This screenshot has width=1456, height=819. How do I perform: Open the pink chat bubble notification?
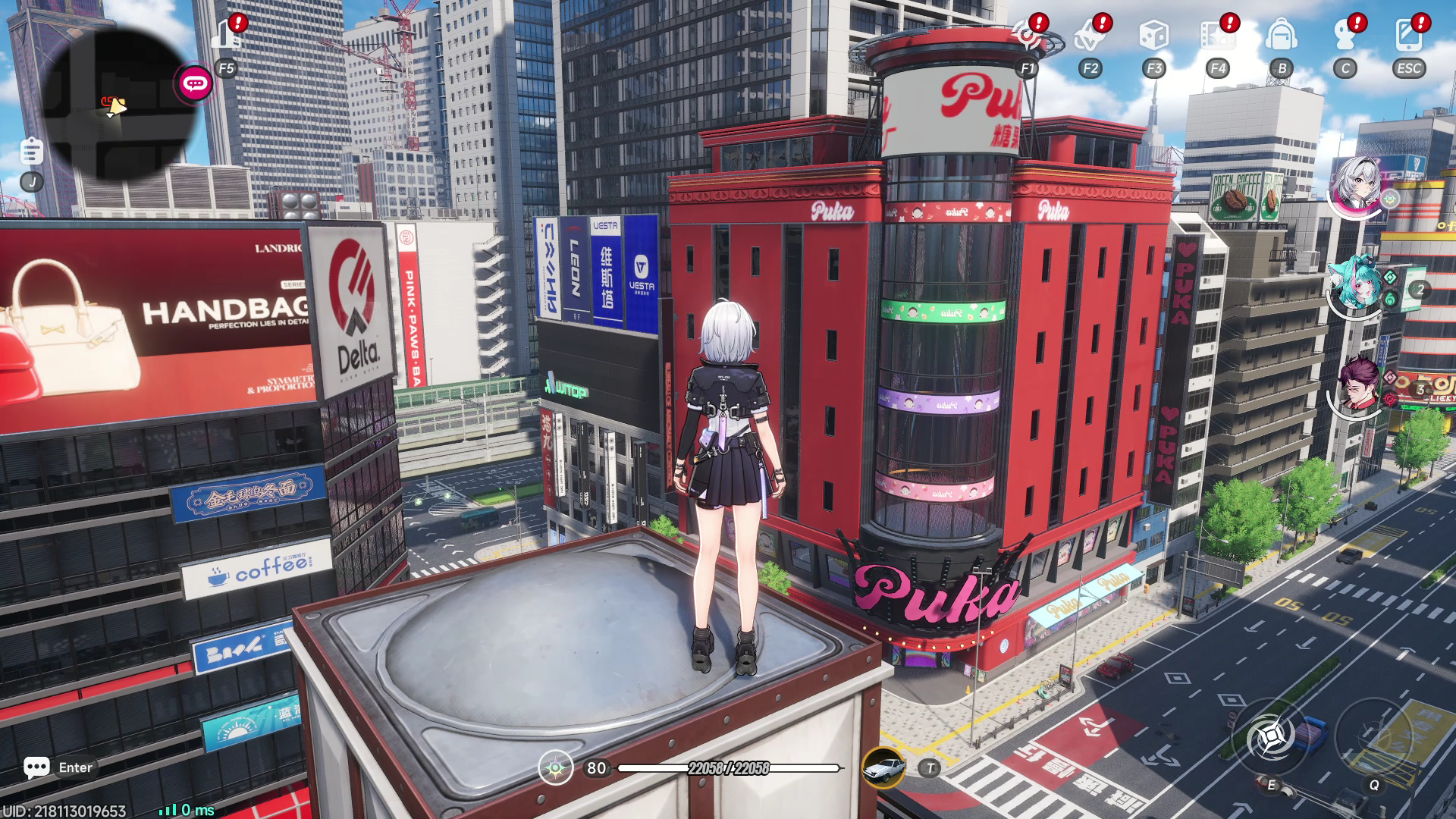point(195,83)
